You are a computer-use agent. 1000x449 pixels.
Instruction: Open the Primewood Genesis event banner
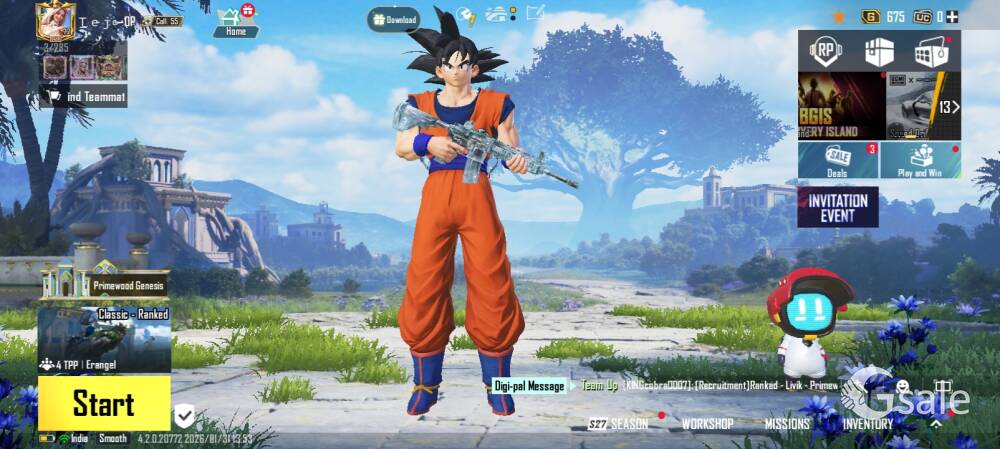(103, 284)
